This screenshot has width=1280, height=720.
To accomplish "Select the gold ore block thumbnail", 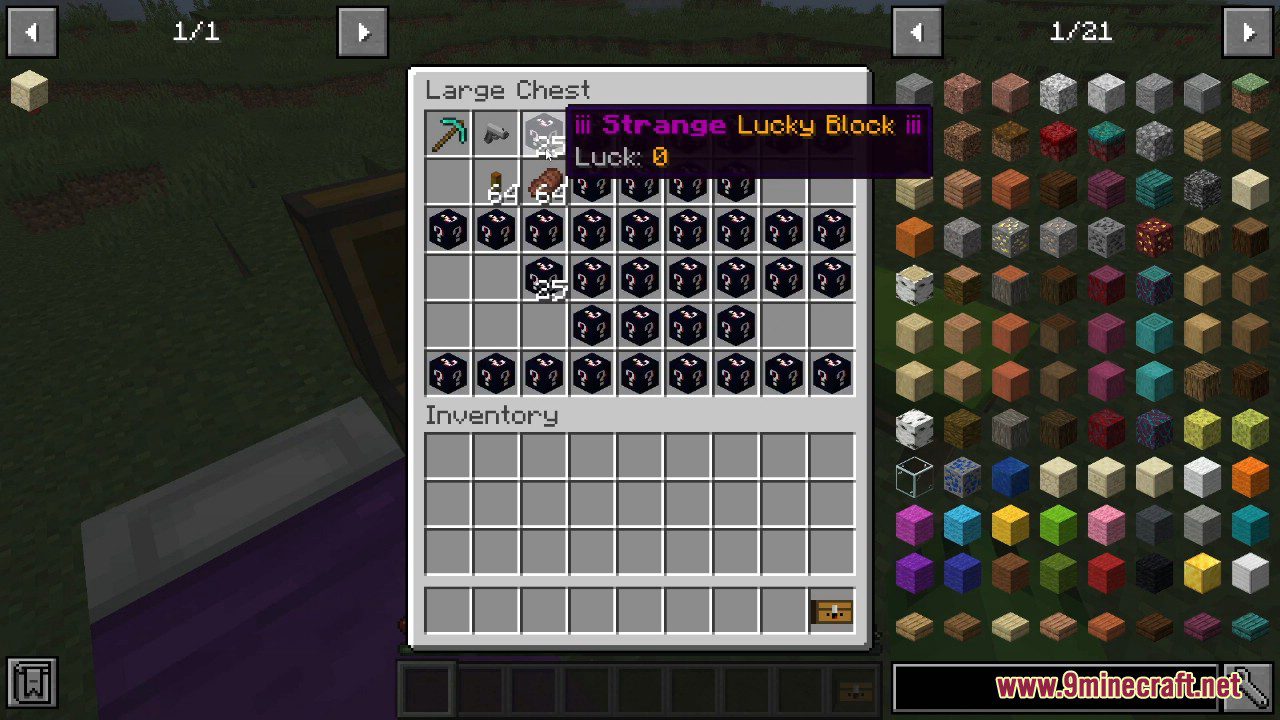I will 1009,236.
